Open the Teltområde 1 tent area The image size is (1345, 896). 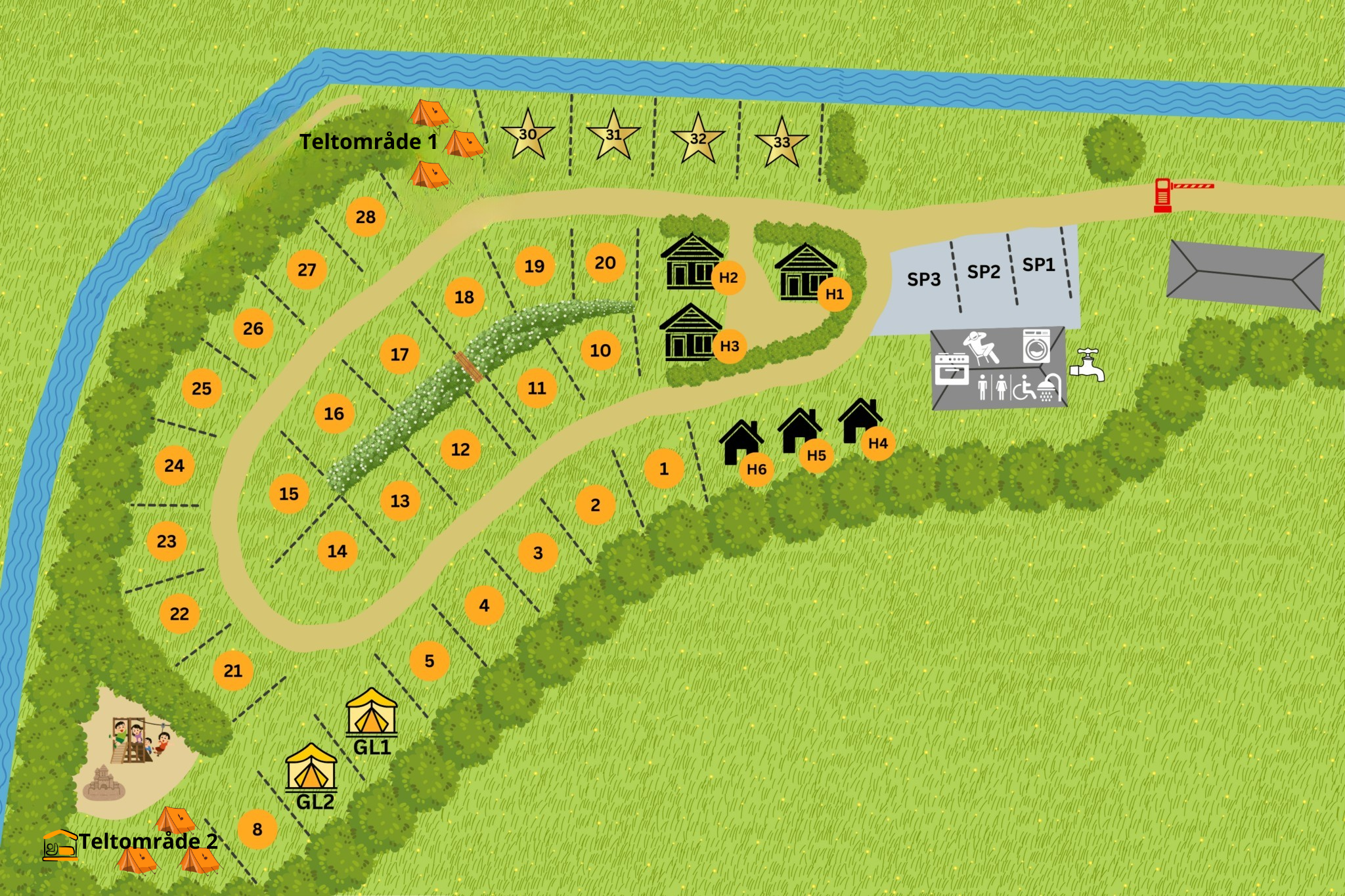point(368,142)
